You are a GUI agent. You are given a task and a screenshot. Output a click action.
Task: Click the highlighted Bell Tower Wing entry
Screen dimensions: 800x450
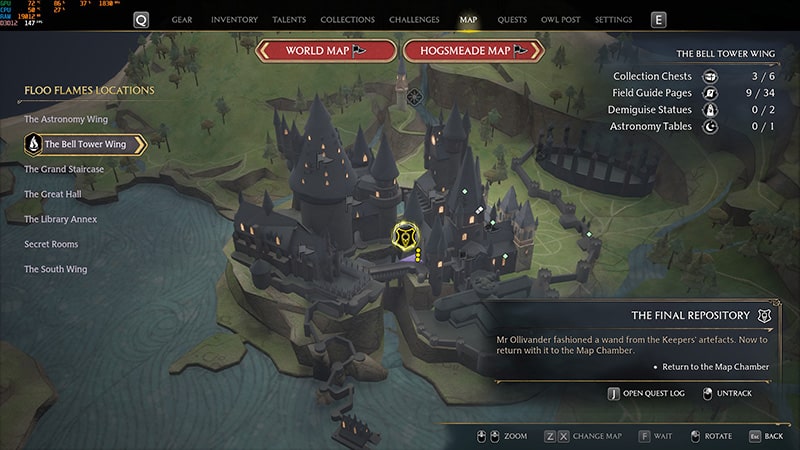coord(85,144)
